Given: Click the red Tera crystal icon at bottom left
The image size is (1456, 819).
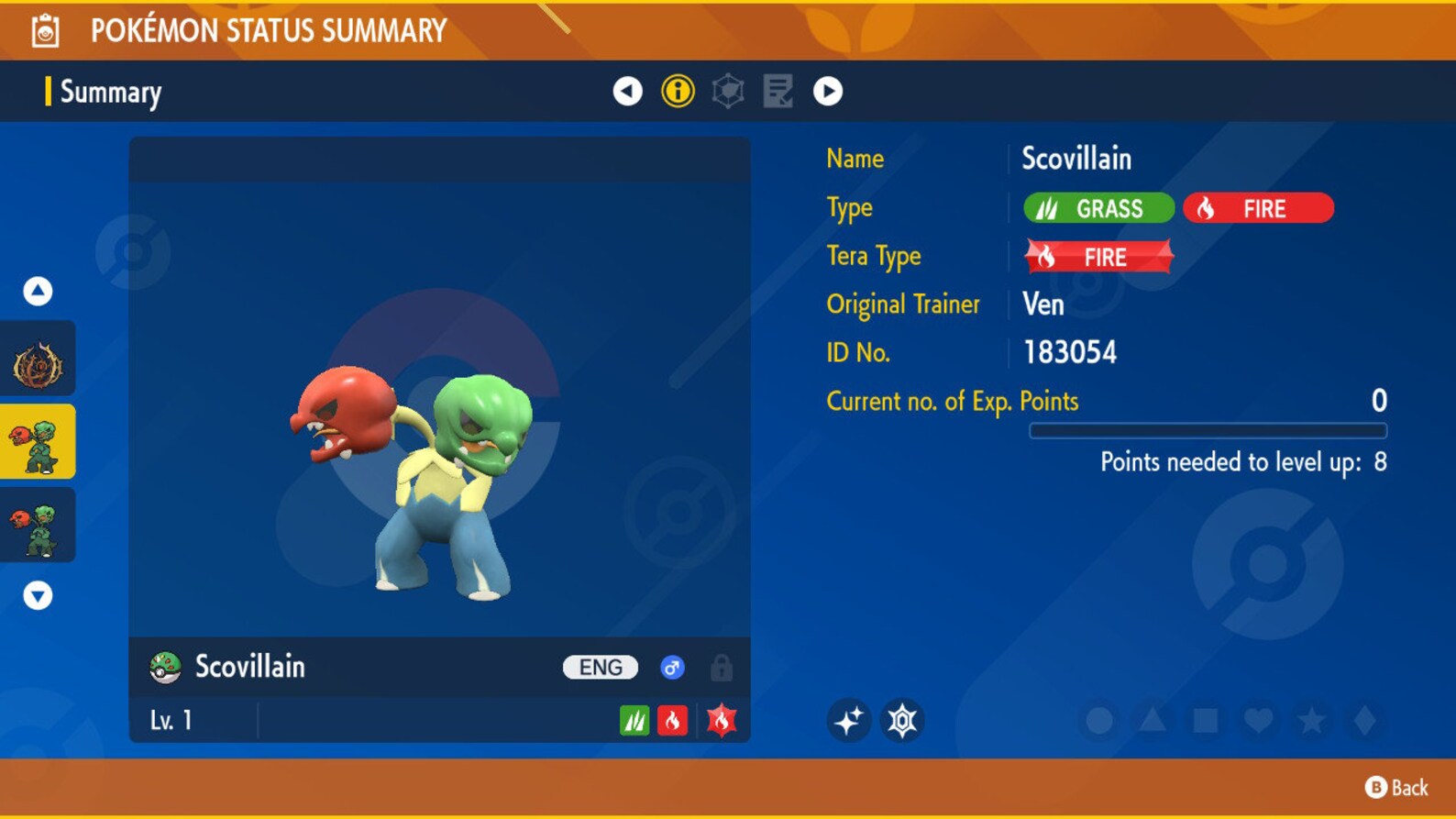Looking at the screenshot, I should pos(721,720).
